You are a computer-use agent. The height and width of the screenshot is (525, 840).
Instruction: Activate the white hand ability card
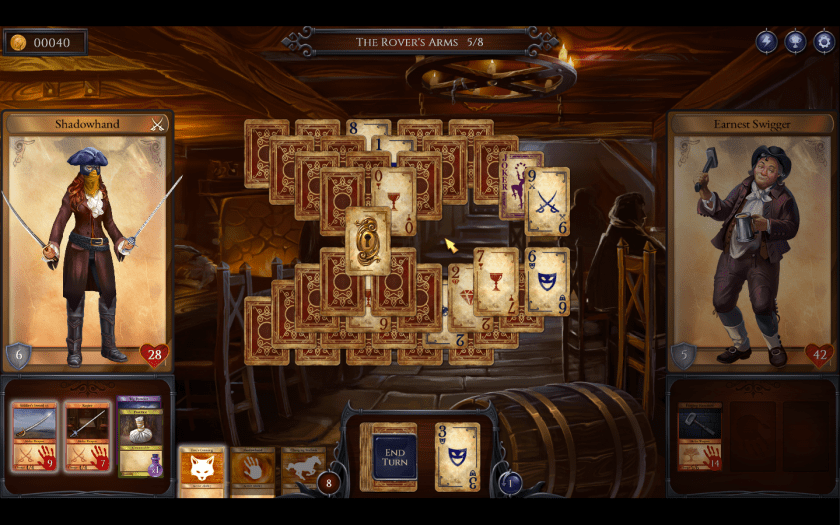[252, 470]
